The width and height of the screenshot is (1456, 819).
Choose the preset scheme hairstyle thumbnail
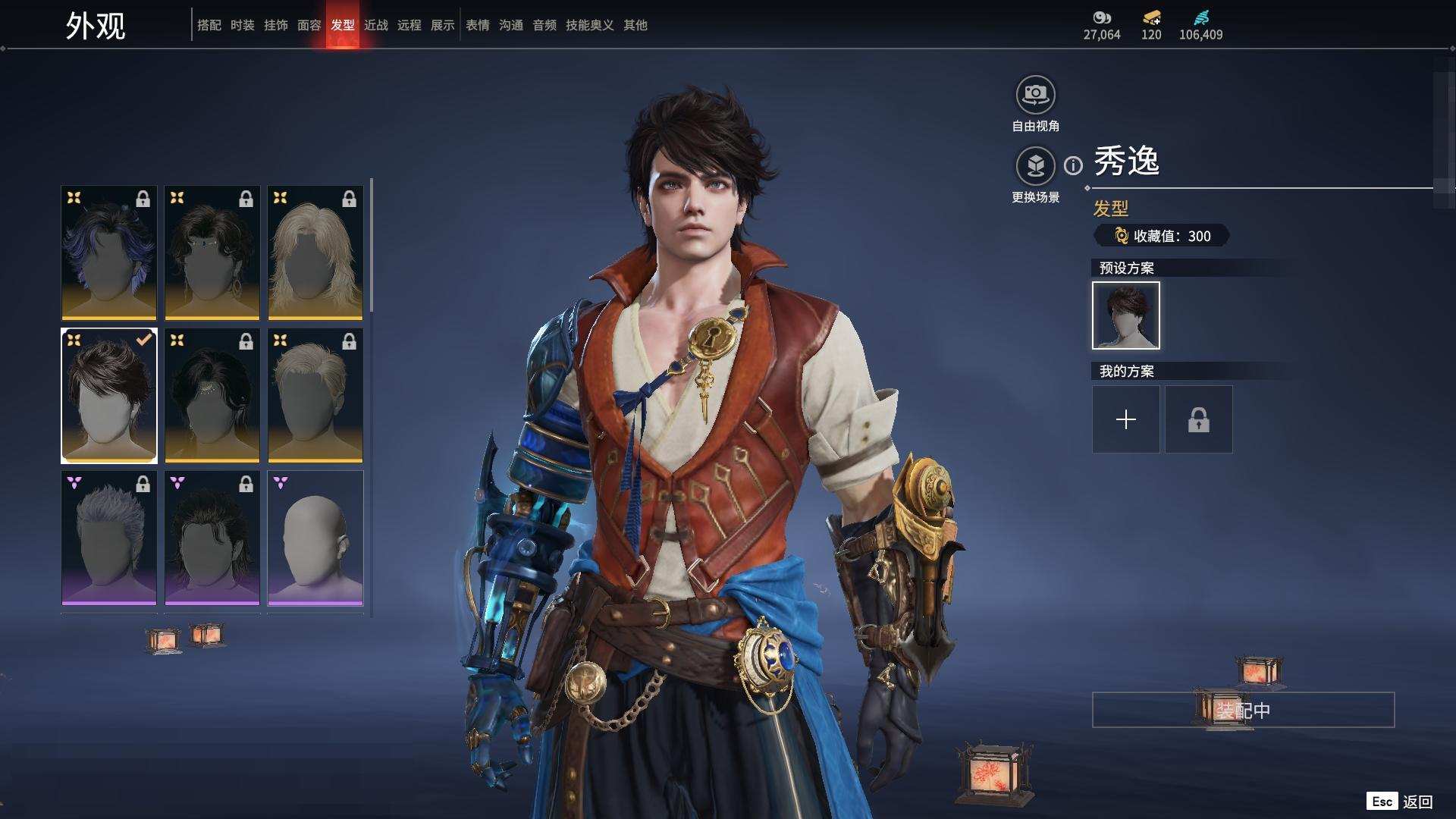[x=1125, y=315]
